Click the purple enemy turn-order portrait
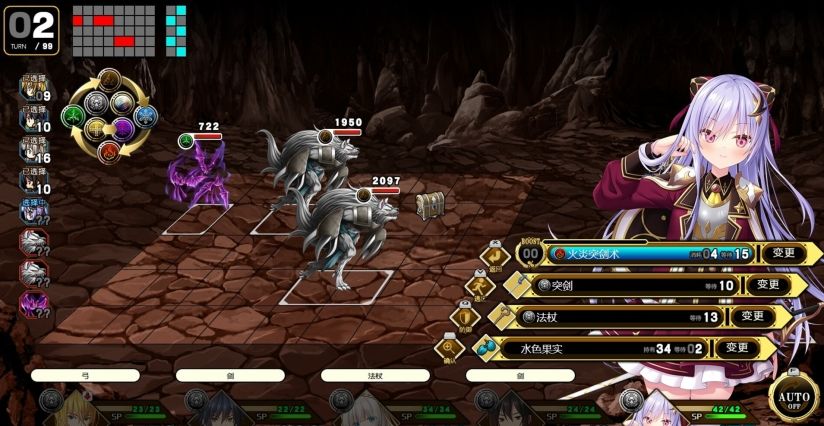Image resolution: width=824 pixels, height=426 pixels. coord(33,301)
